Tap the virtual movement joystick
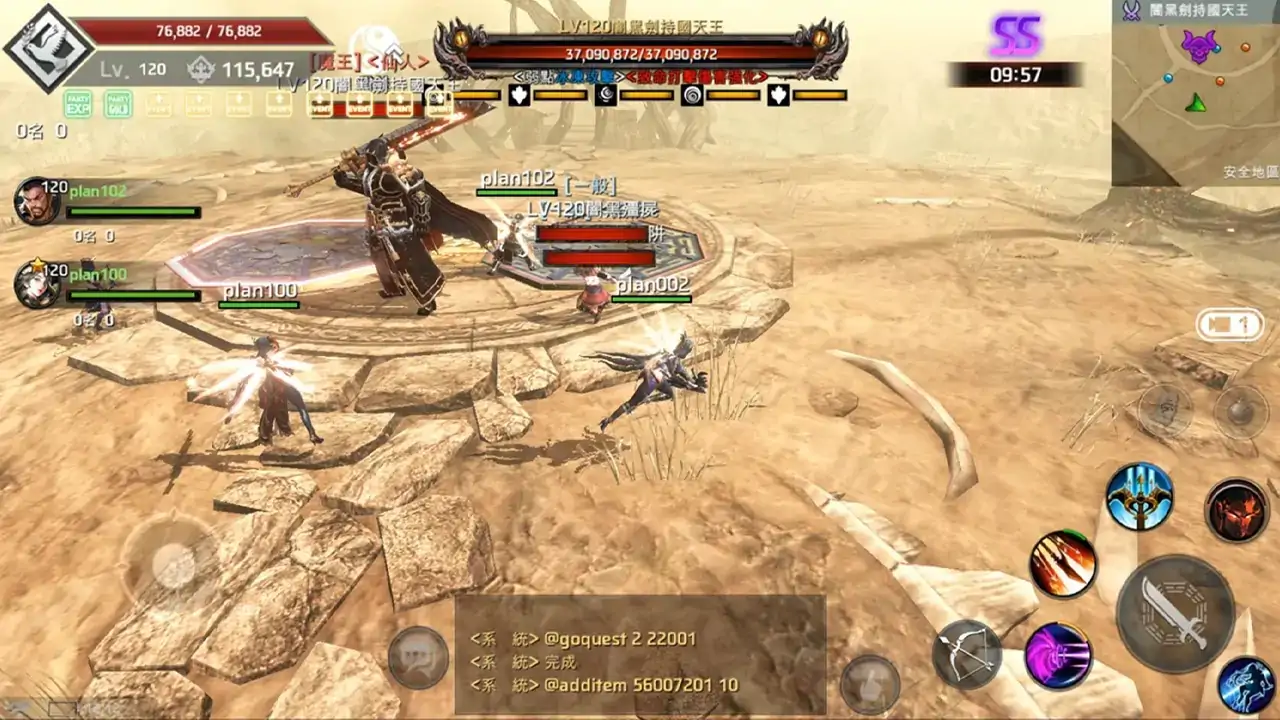 [x=175, y=567]
